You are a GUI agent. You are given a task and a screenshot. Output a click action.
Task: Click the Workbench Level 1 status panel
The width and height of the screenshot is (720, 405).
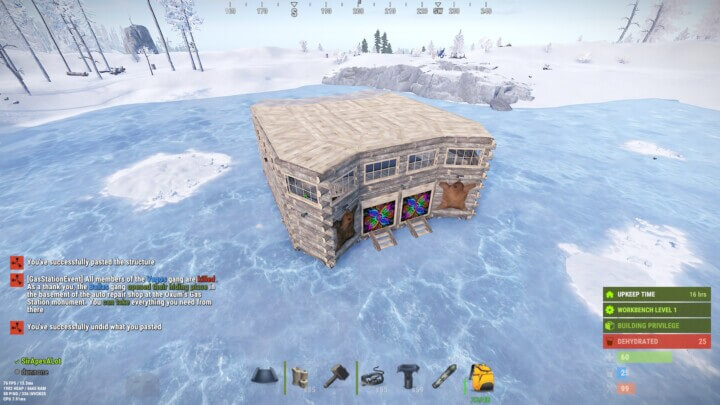pyautogui.click(x=655, y=310)
